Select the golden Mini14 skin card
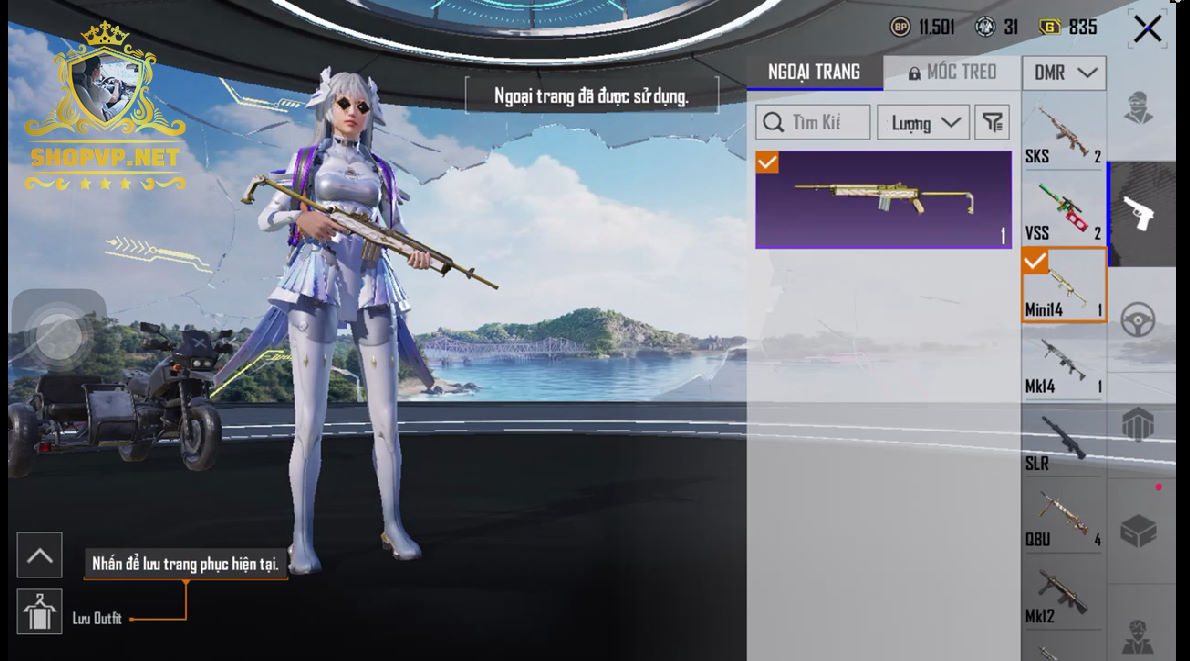Screen dimensions: 1190x661 point(883,199)
